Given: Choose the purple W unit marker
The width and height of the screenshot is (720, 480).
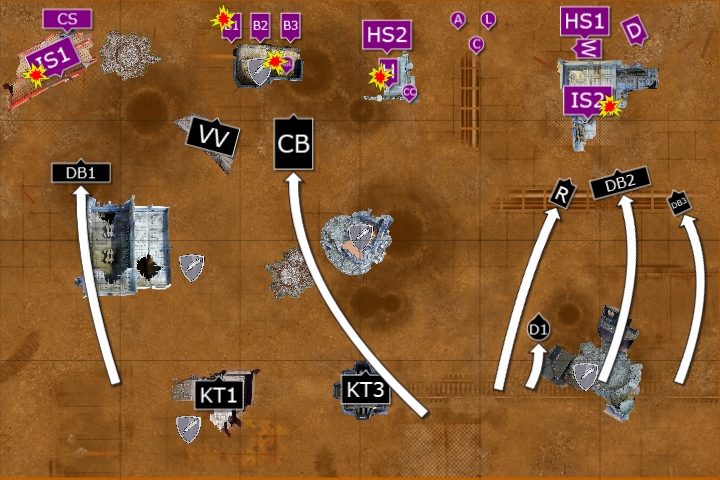Looking at the screenshot, I should pos(589,47).
